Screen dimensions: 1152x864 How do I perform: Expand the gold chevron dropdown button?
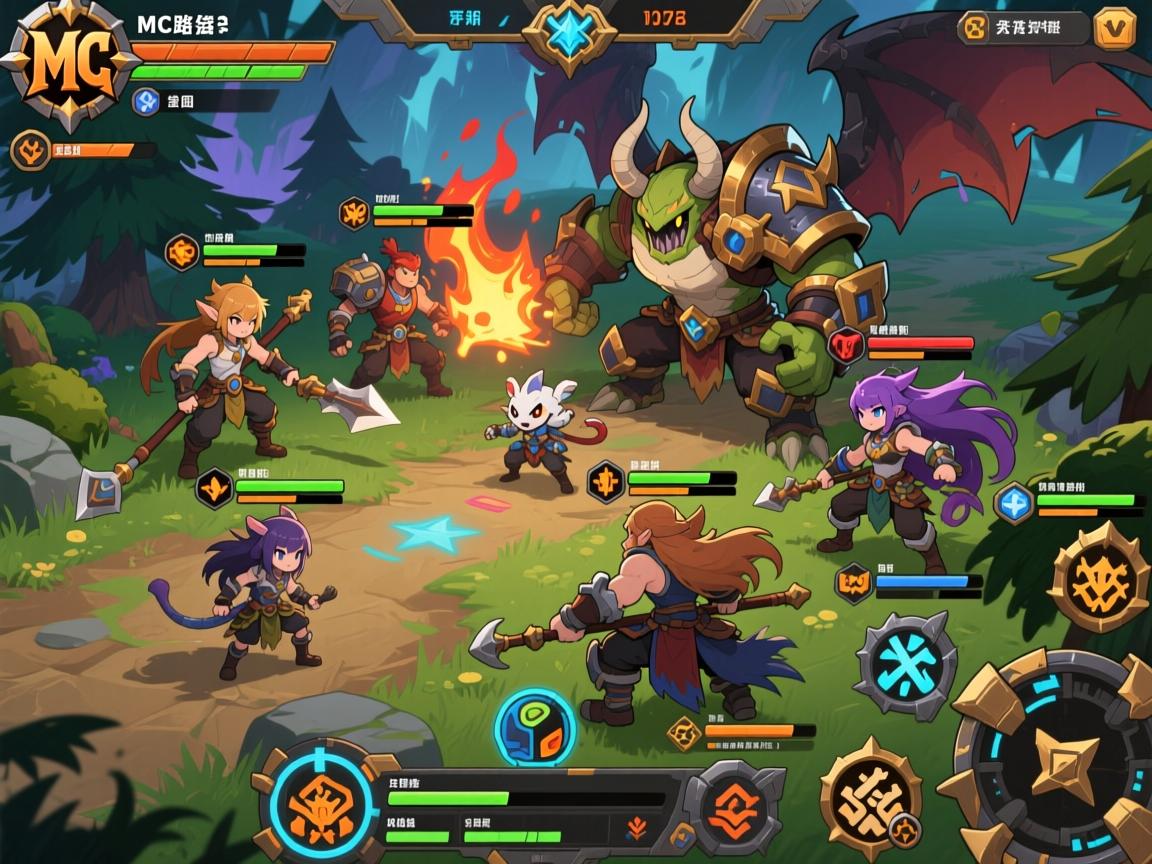tap(1114, 28)
